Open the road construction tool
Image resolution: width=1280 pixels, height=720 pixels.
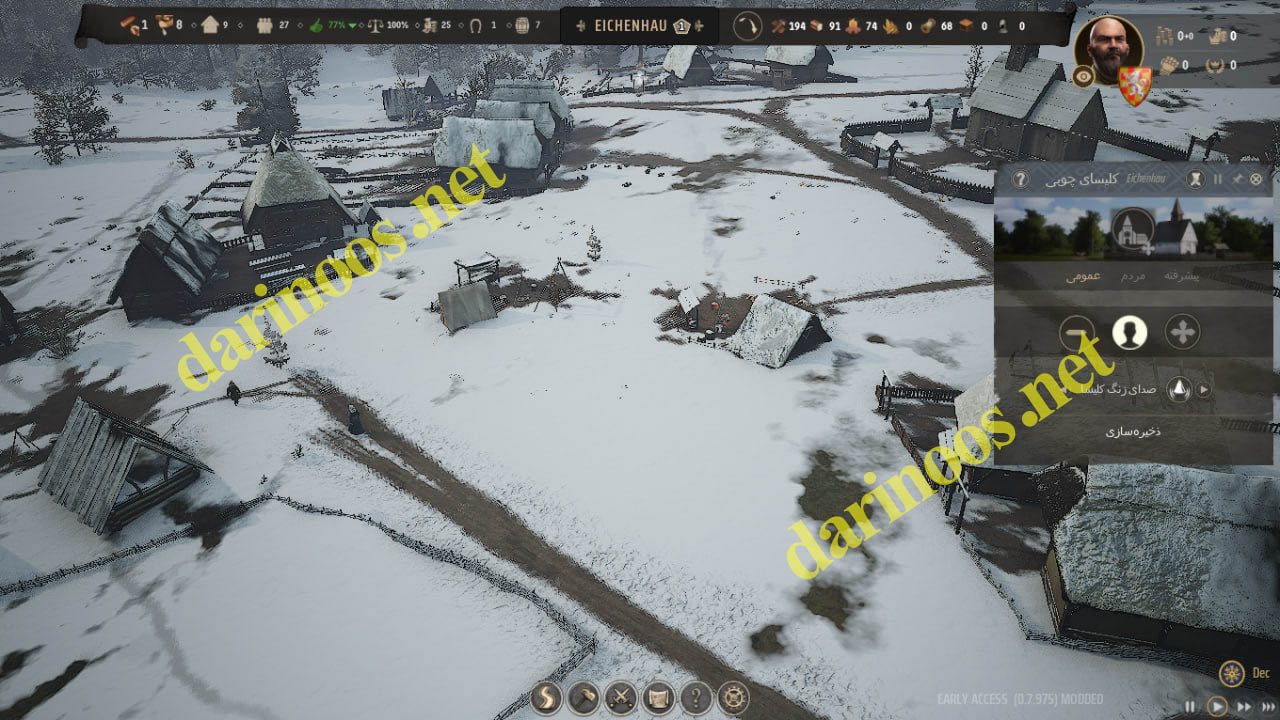pos(546,697)
